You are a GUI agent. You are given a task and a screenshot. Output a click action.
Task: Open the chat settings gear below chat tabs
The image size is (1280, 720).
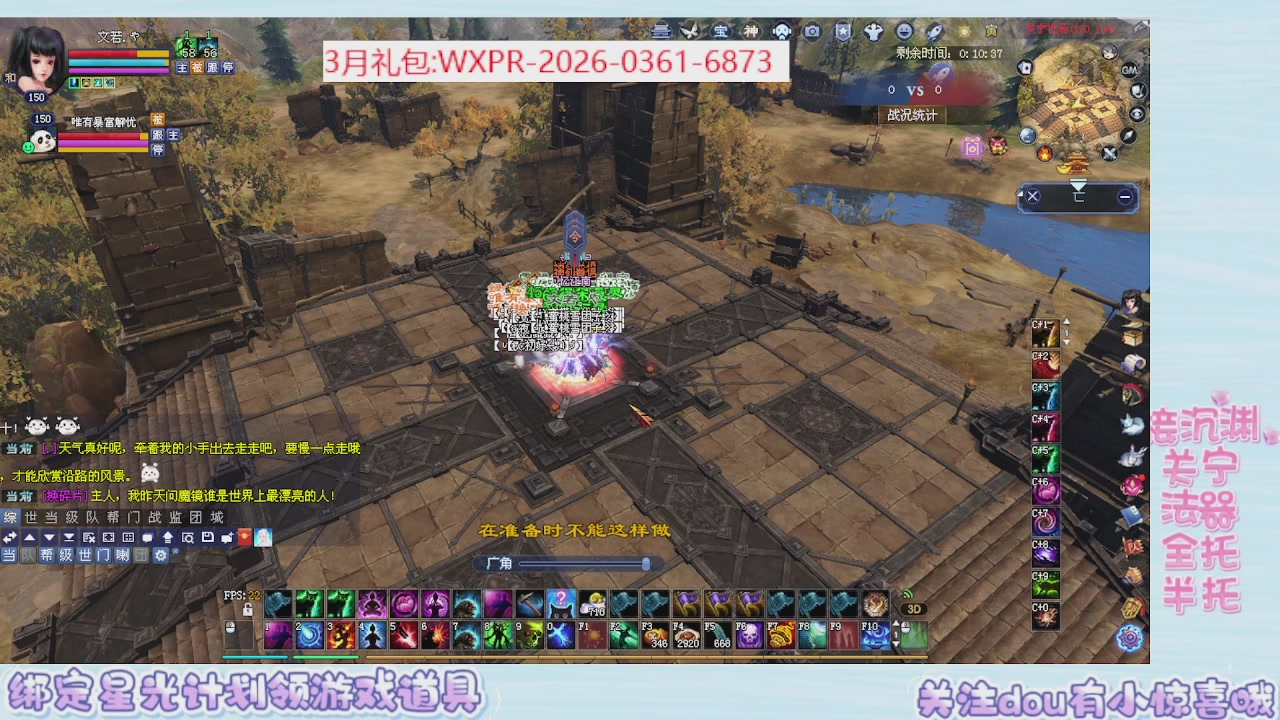(x=160, y=555)
